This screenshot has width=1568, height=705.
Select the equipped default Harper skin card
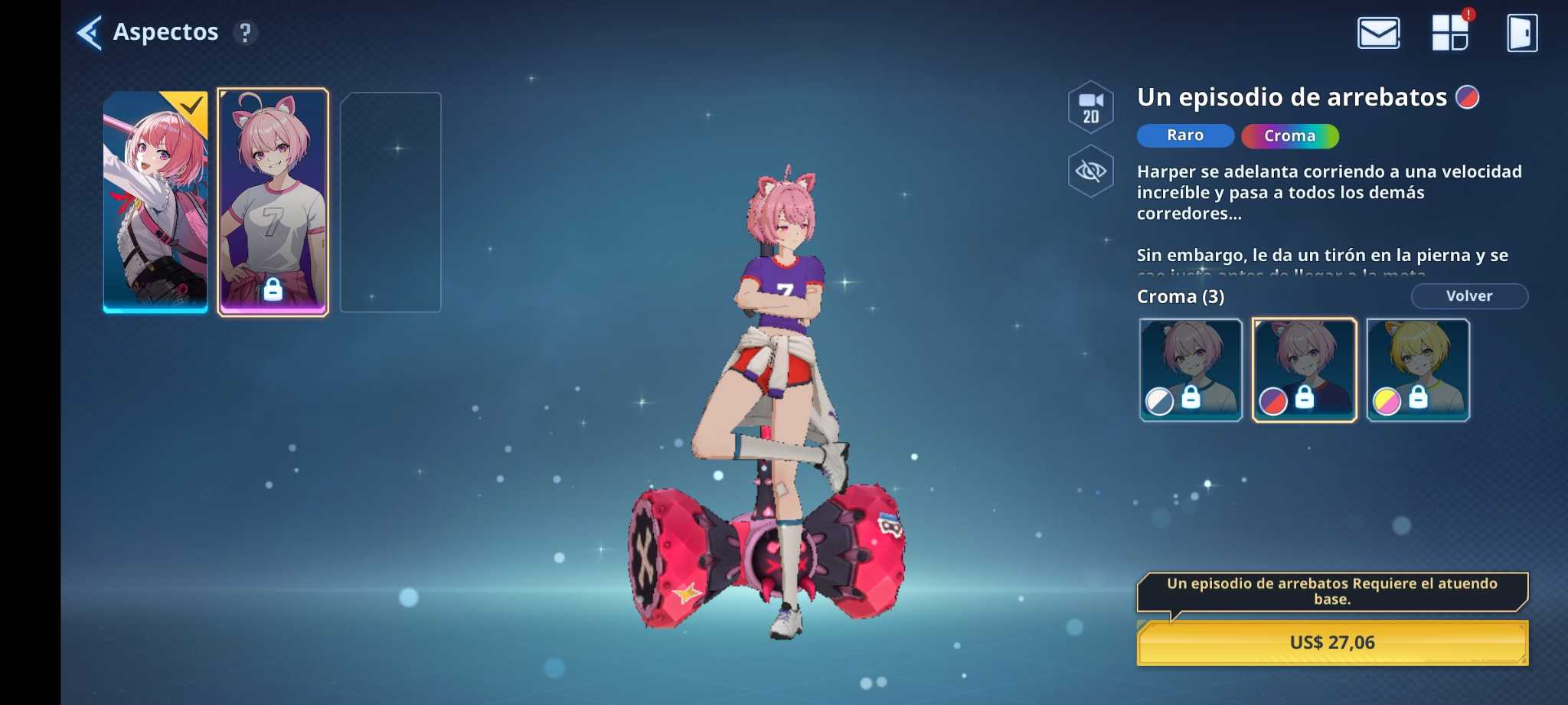tap(155, 201)
